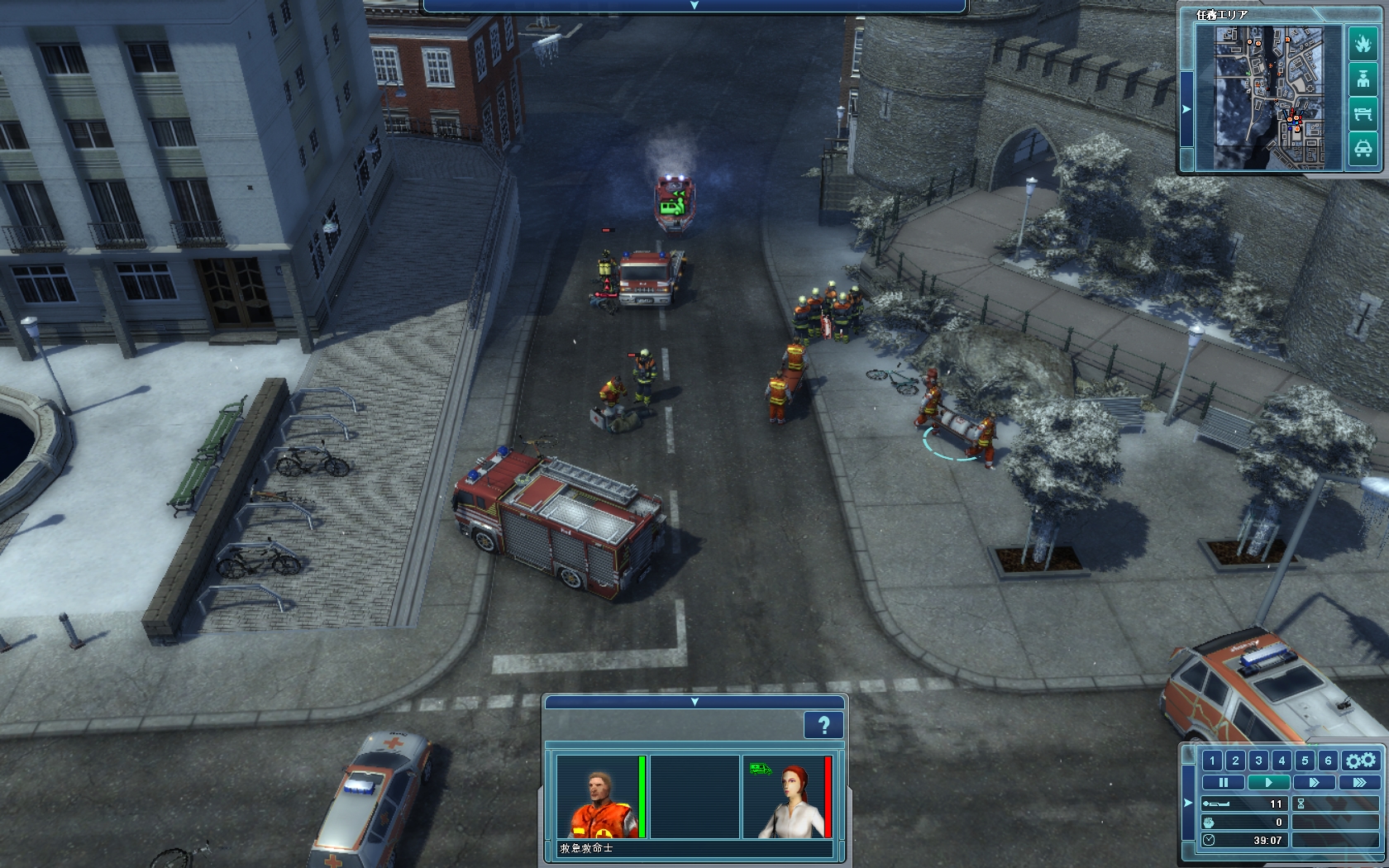Set game speed to double fast-forward
Screen dimensions: 1389x868
pyautogui.click(x=1314, y=782)
